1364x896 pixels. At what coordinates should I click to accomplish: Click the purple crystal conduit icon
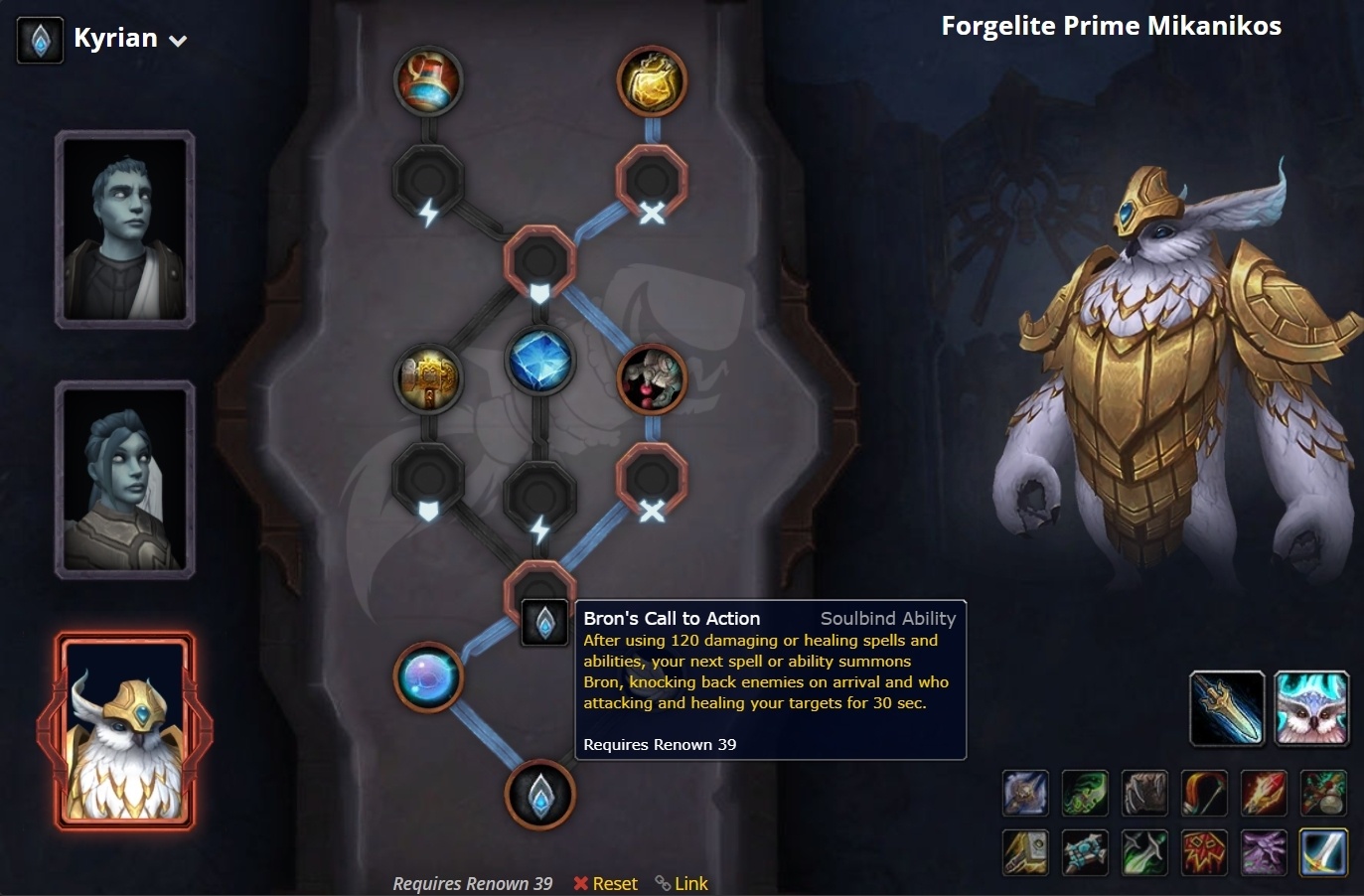tap(1263, 852)
